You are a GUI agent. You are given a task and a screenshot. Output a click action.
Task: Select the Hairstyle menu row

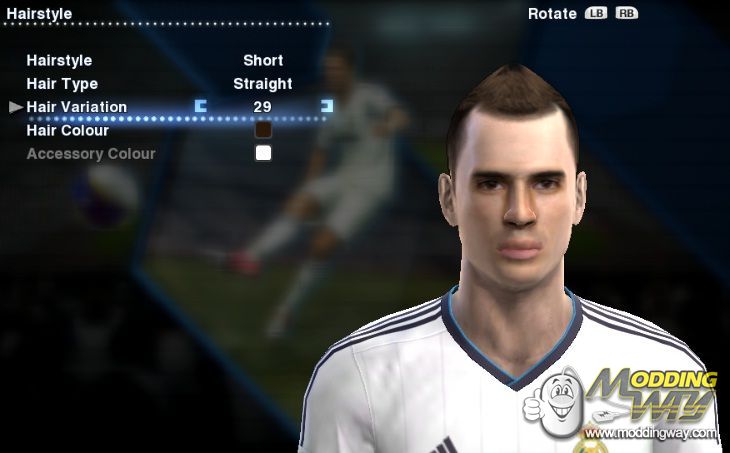coord(61,61)
